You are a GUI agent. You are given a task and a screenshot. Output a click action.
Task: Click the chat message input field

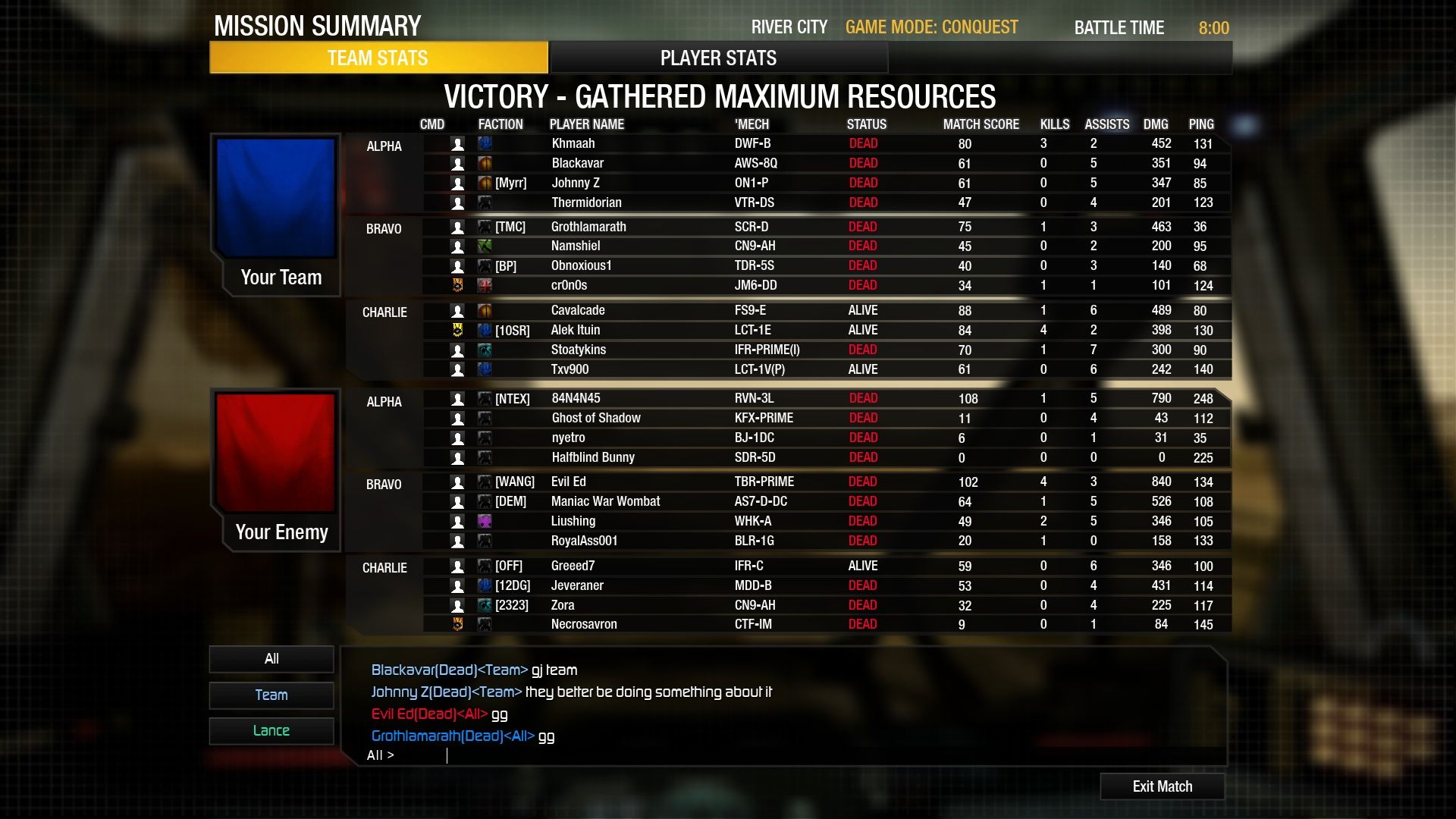[758, 755]
